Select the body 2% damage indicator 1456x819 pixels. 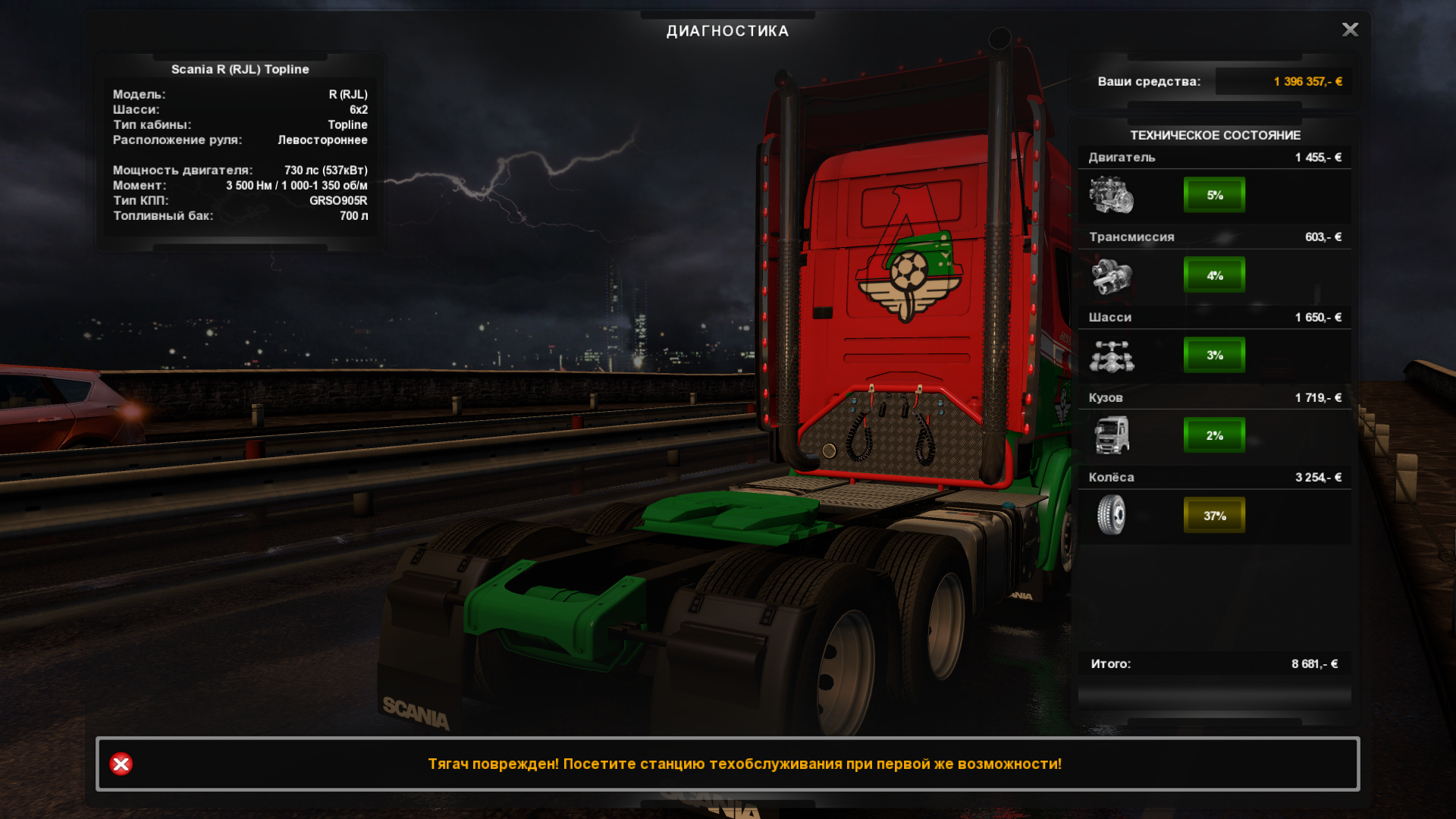1214,435
